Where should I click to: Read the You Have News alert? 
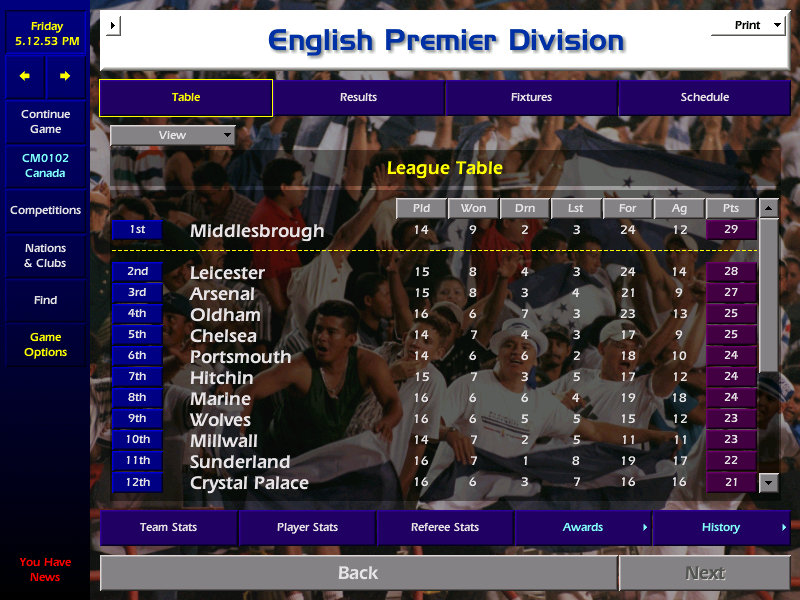click(x=45, y=570)
